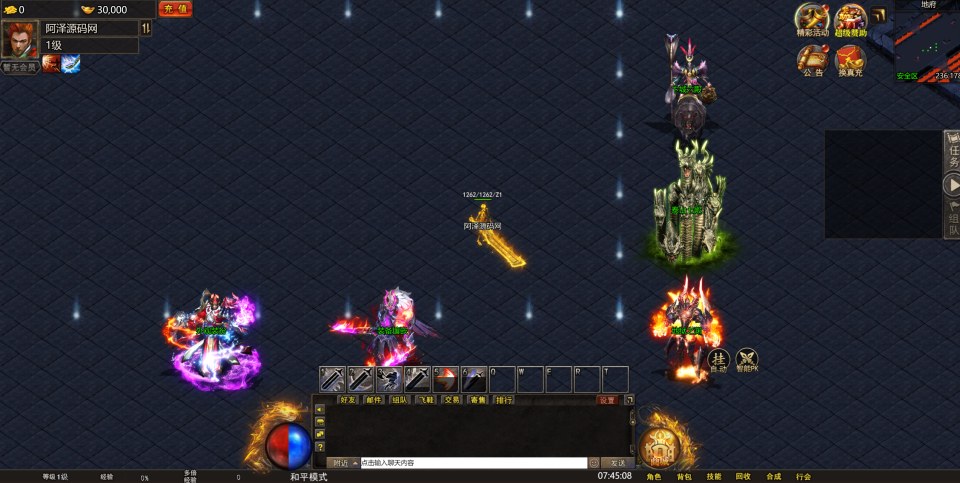Open the 公告 announcement scroll
The height and width of the screenshot is (483, 960).
[812, 61]
